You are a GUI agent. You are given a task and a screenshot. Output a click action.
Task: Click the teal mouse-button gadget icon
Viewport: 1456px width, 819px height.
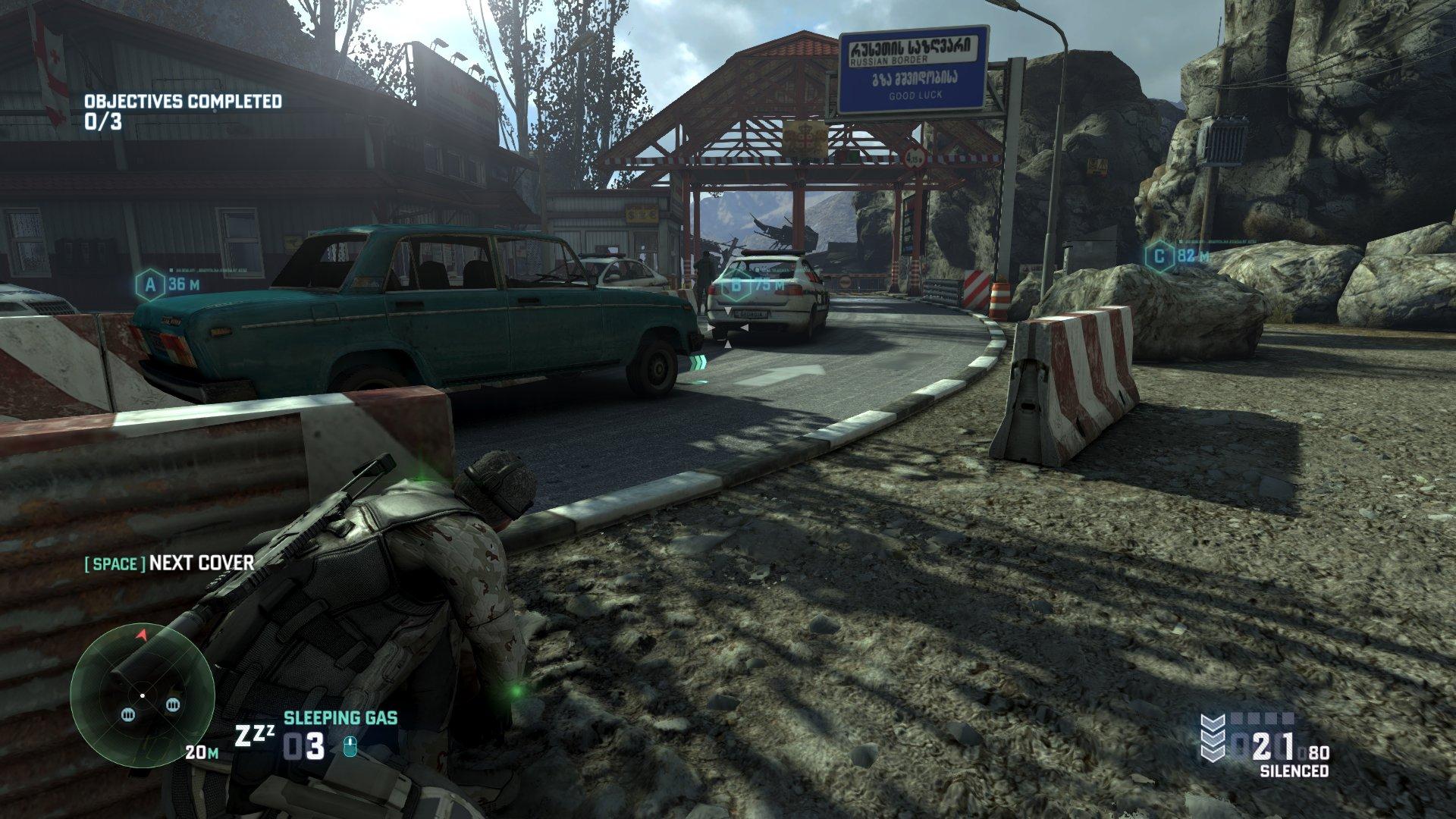tap(350, 748)
